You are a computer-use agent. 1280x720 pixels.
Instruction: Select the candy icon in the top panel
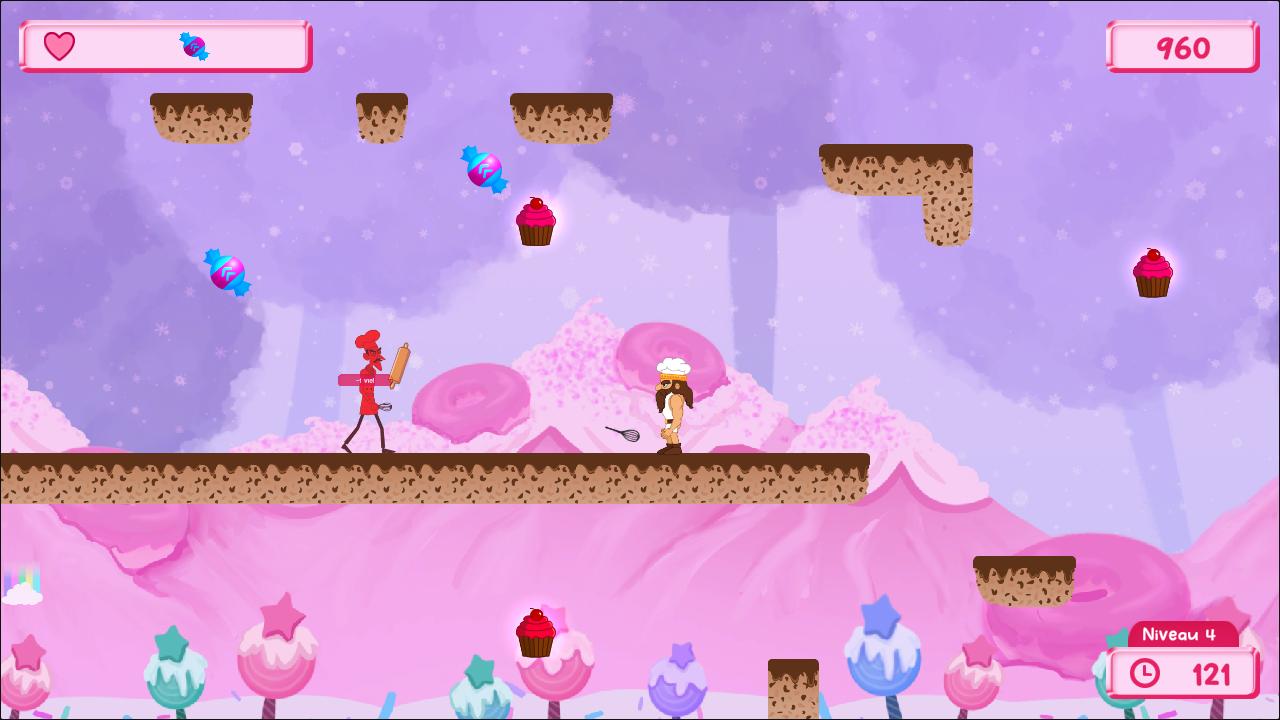click(x=194, y=46)
